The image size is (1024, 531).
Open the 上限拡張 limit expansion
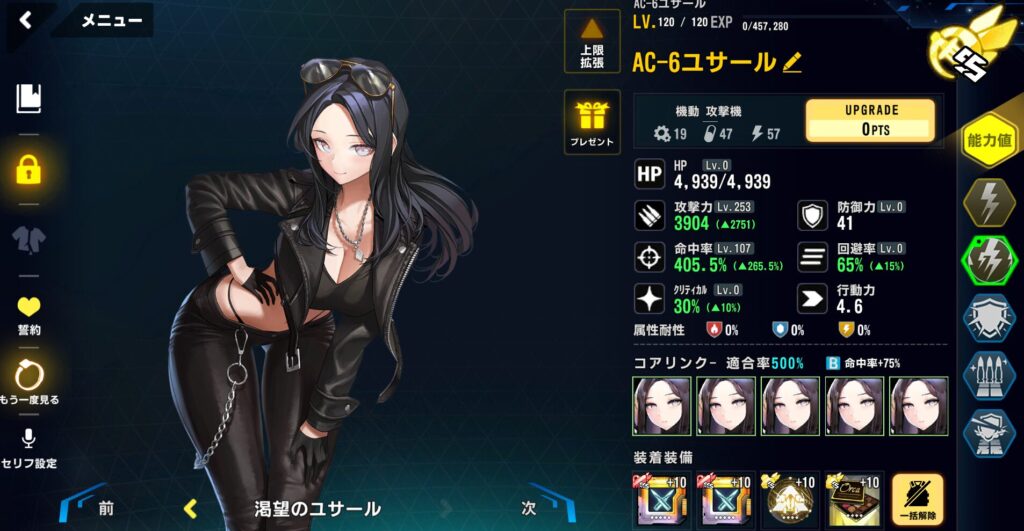(592, 44)
